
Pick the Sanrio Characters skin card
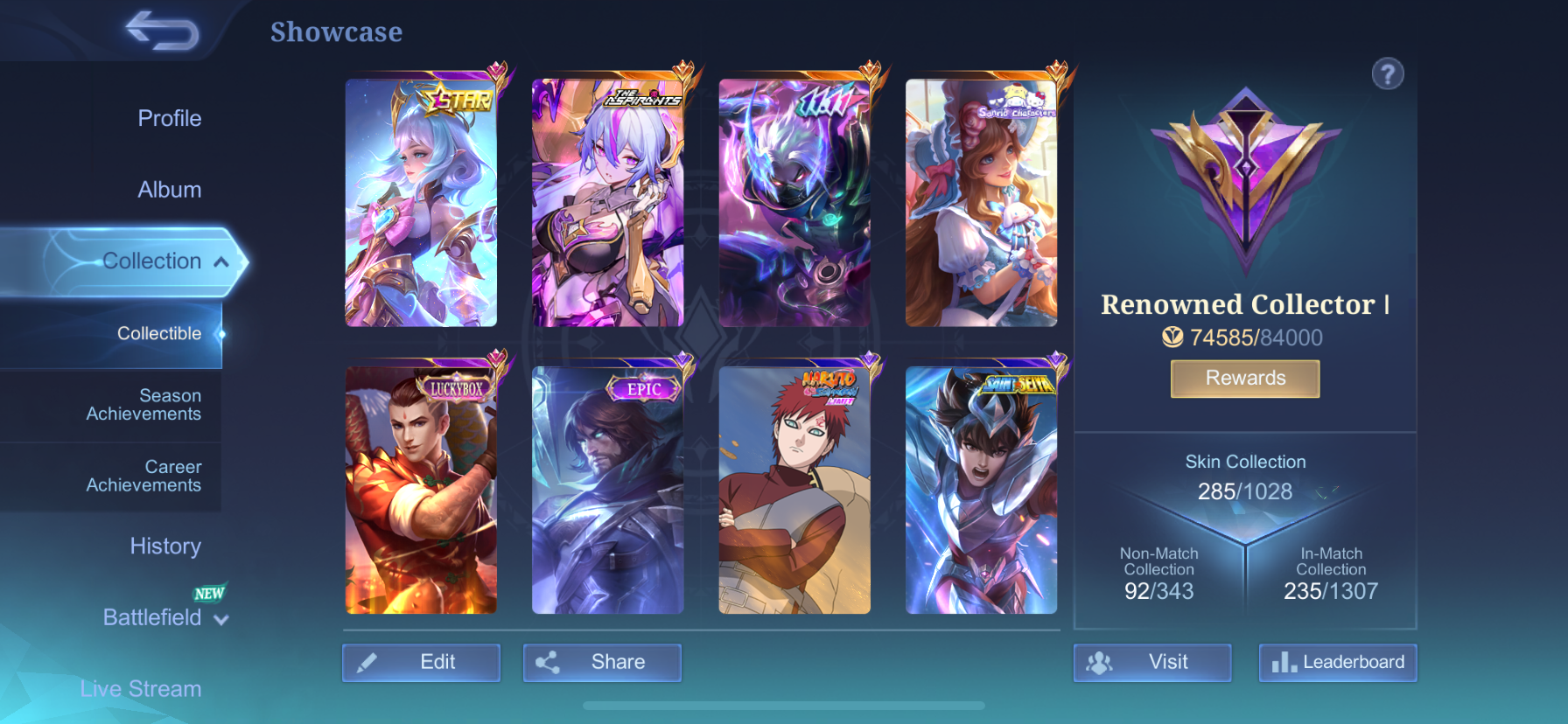981,203
